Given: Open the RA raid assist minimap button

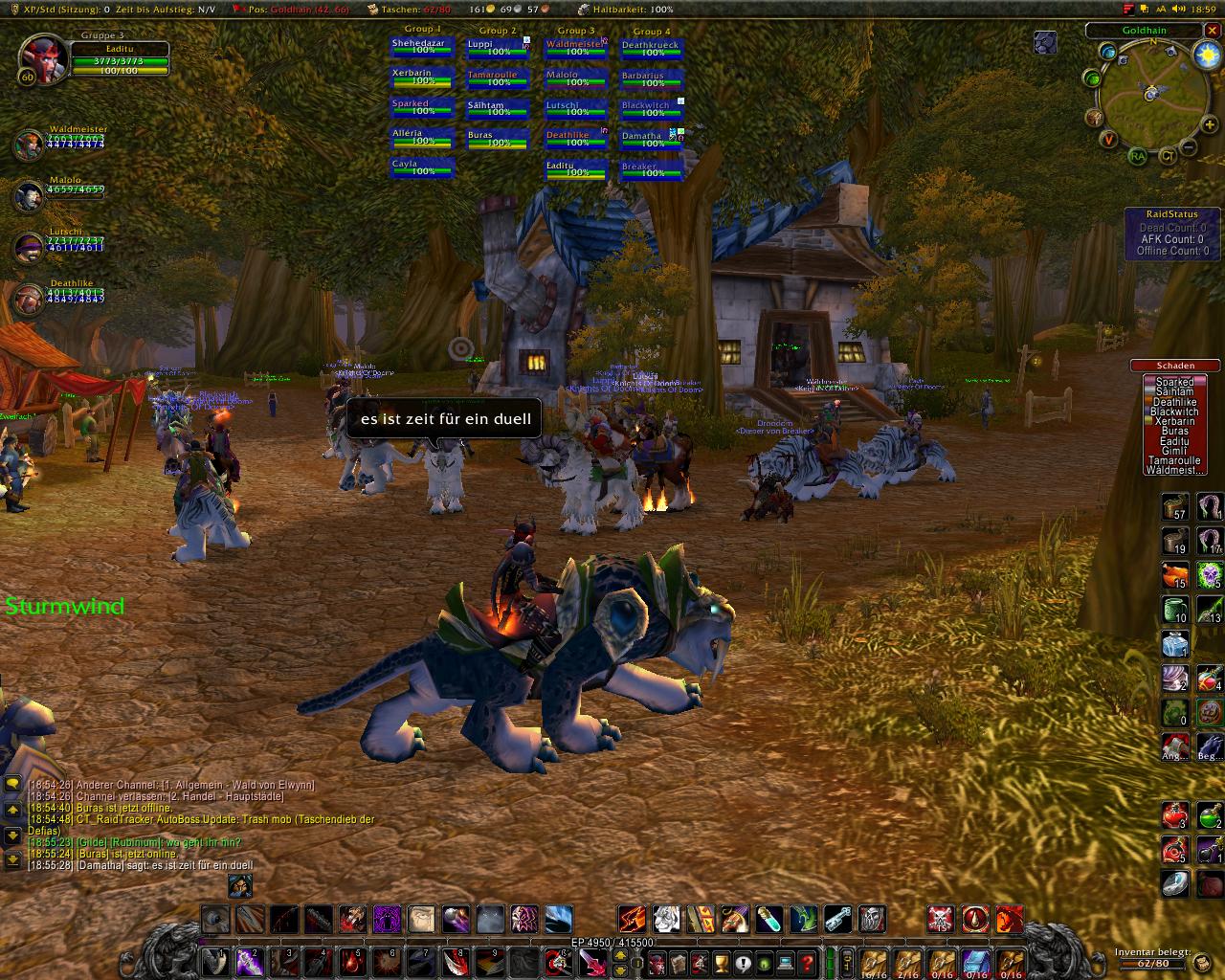Looking at the screenshot, I should 1137,156.
